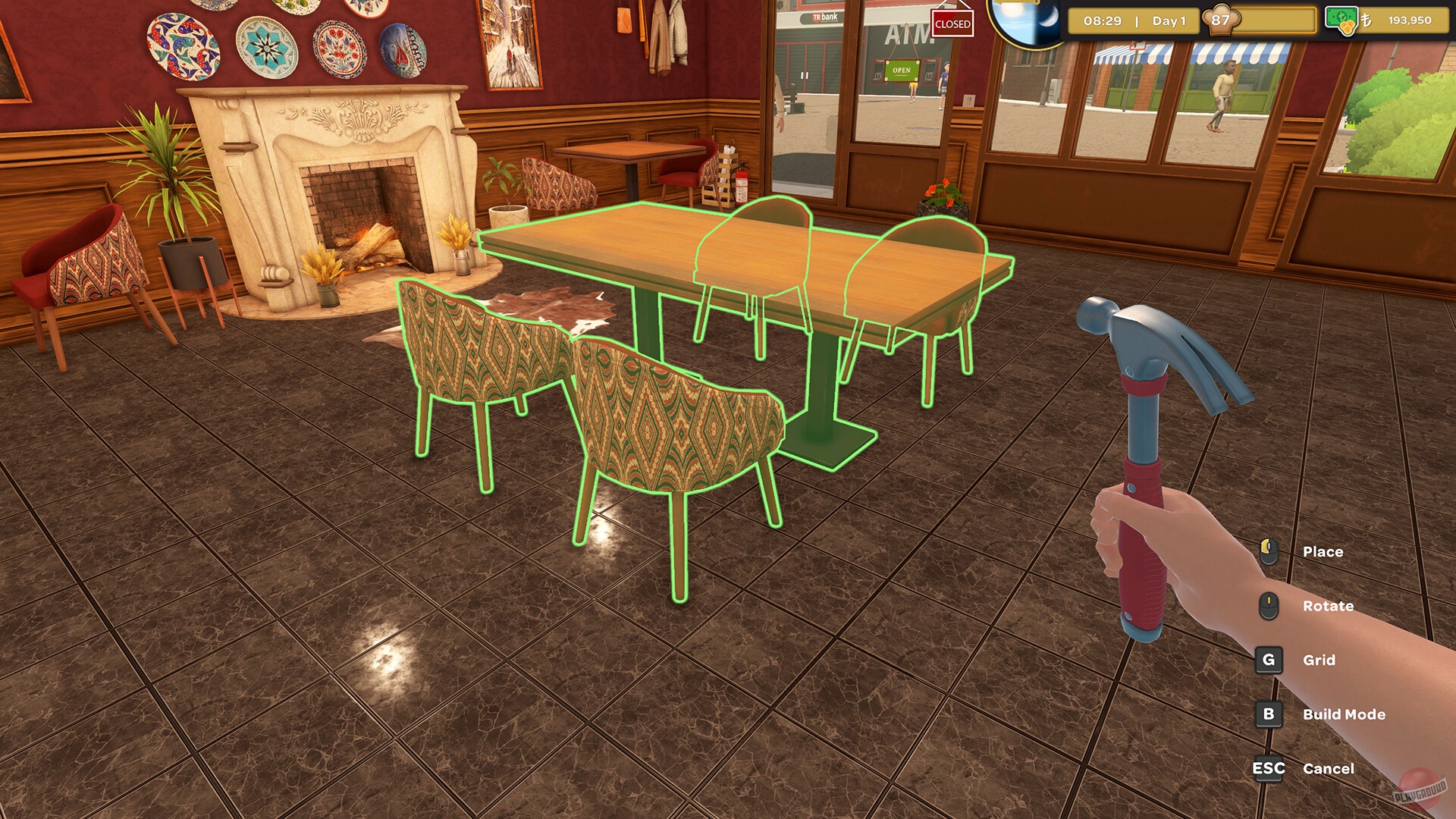This screenshot has width=1456, height=819.
Task: Click the Cancel action label
Action: coord(1329,768)
